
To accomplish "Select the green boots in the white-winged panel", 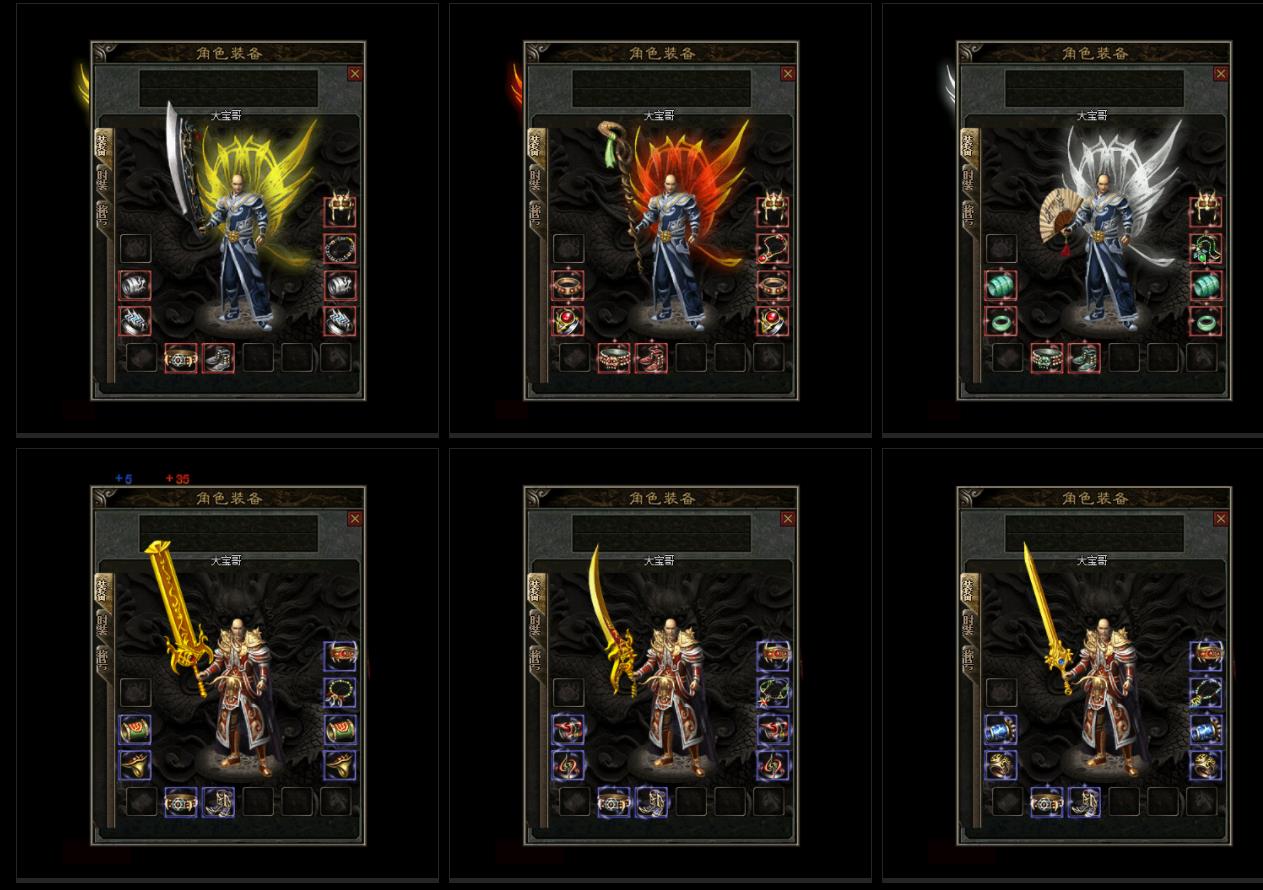I will [1084, 358].
